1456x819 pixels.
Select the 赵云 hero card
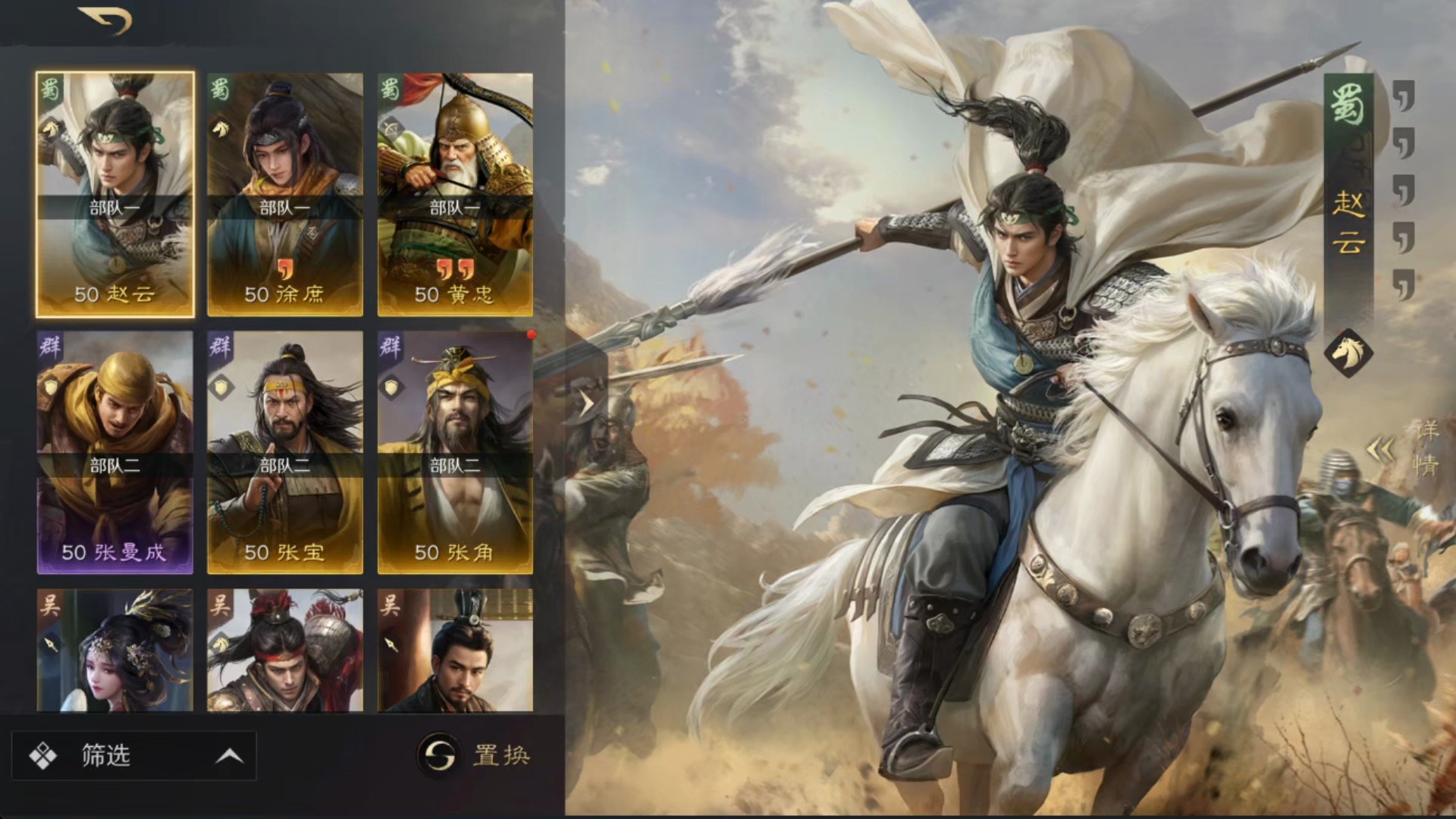(x=115, y=194)
